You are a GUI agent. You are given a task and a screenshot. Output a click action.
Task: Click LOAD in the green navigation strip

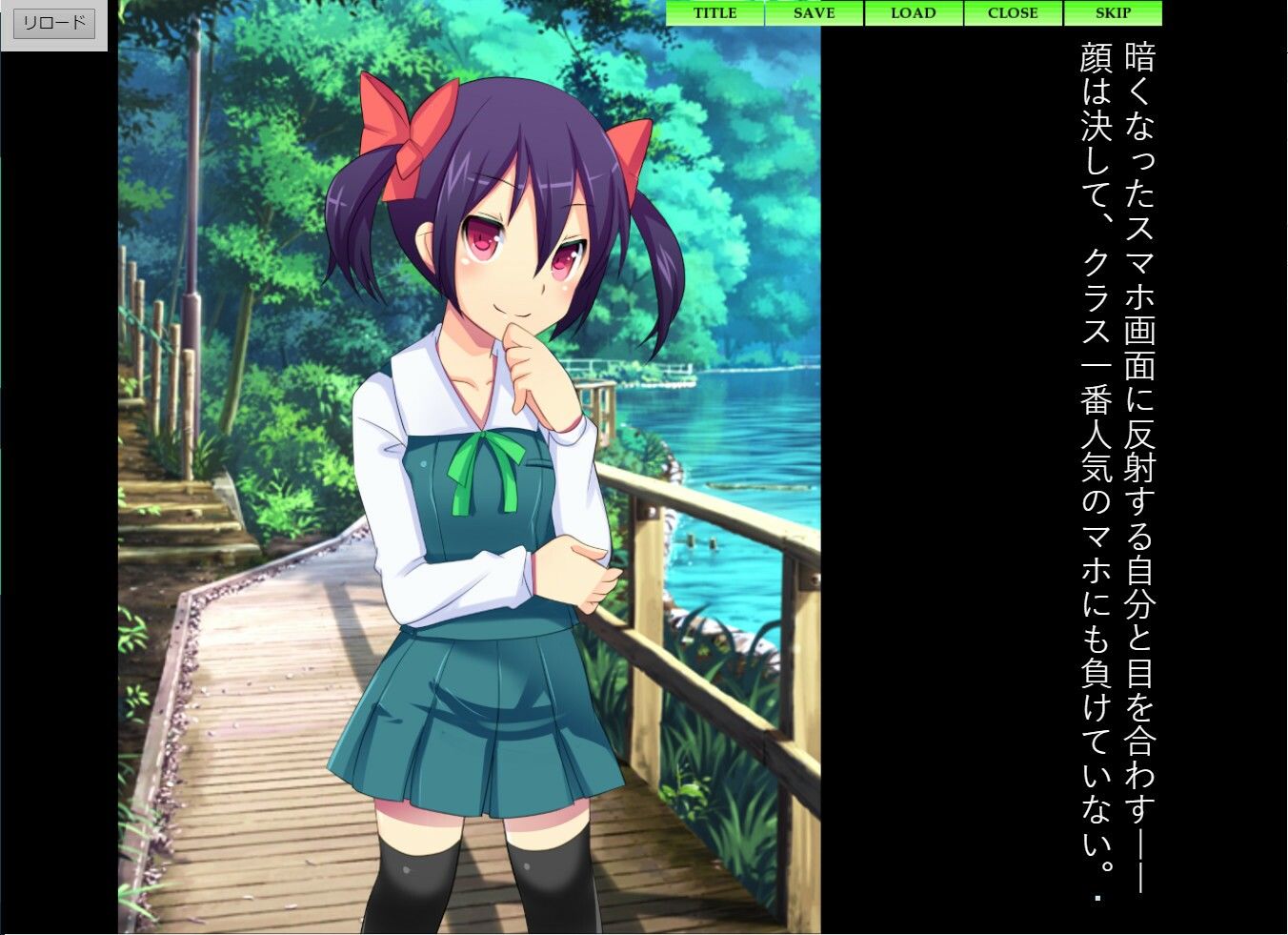[x=913, y=13]
